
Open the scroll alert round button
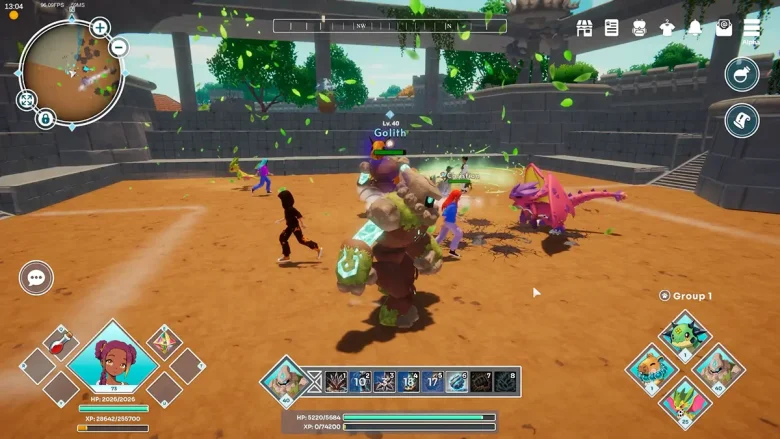(x=742, y=121)
